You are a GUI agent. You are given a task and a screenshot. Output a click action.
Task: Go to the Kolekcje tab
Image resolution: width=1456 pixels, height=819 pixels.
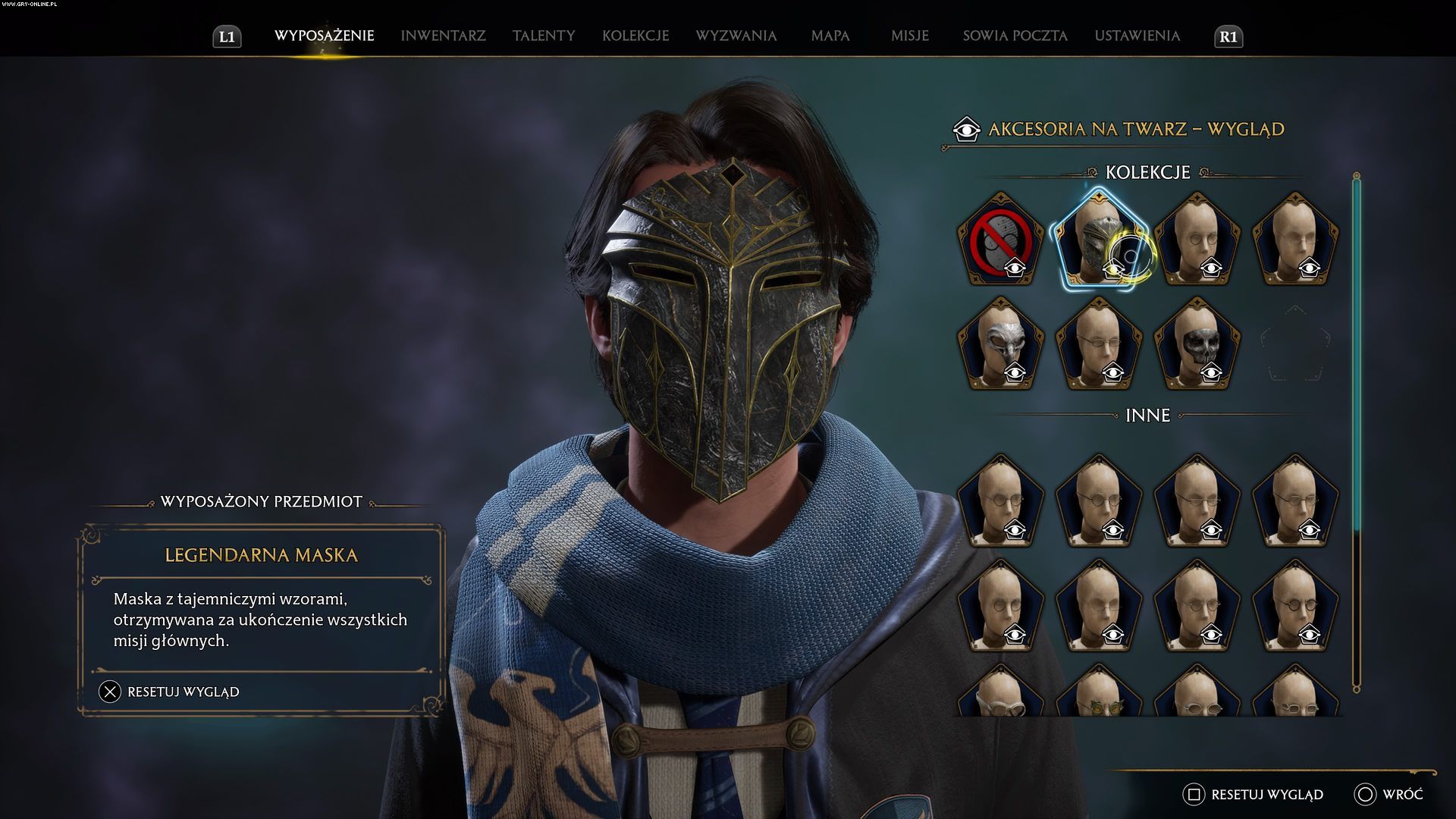pyautogui.click(x=635, y=36)
